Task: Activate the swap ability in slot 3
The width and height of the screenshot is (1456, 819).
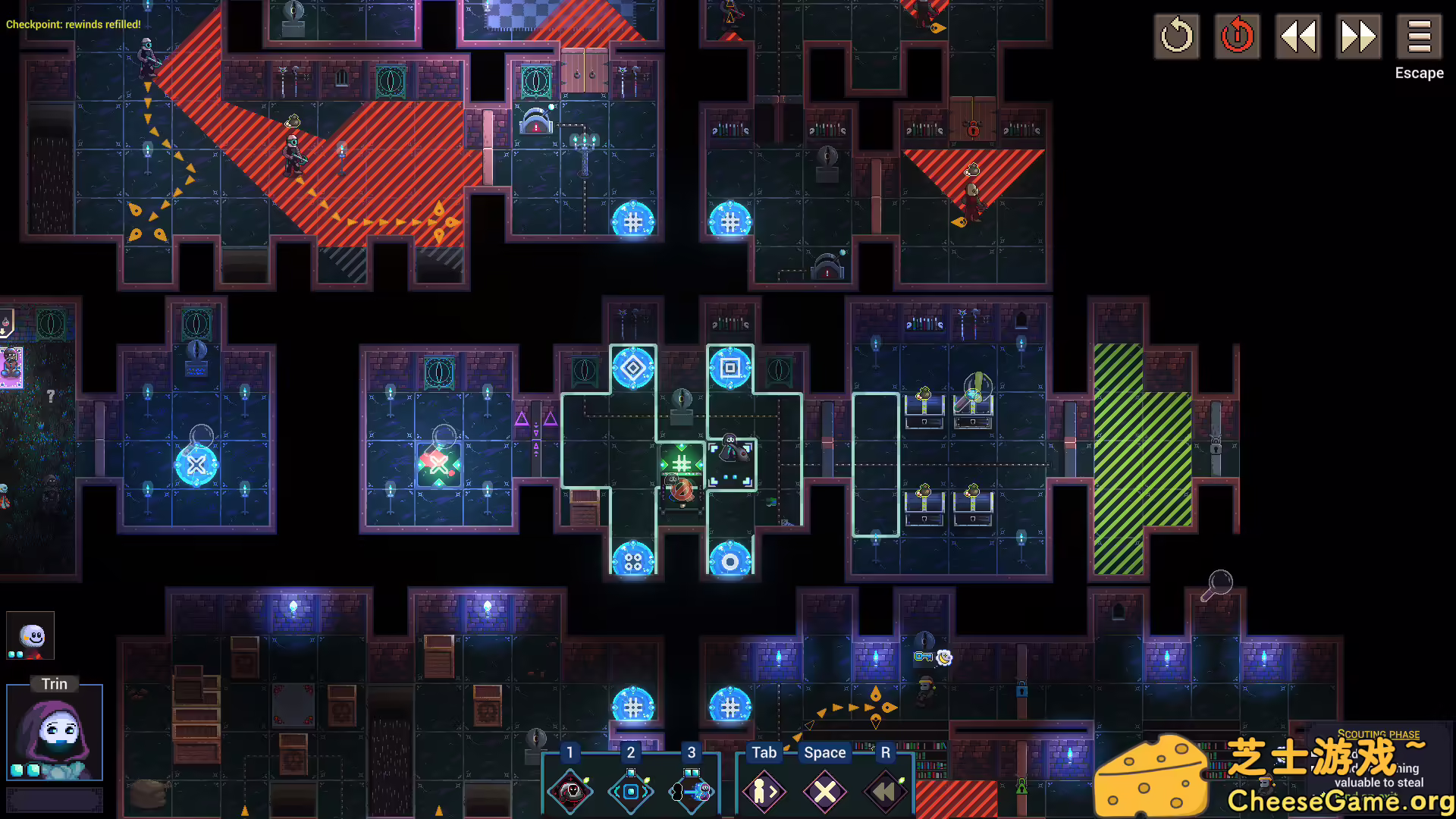Action: (x=691, y=791)
